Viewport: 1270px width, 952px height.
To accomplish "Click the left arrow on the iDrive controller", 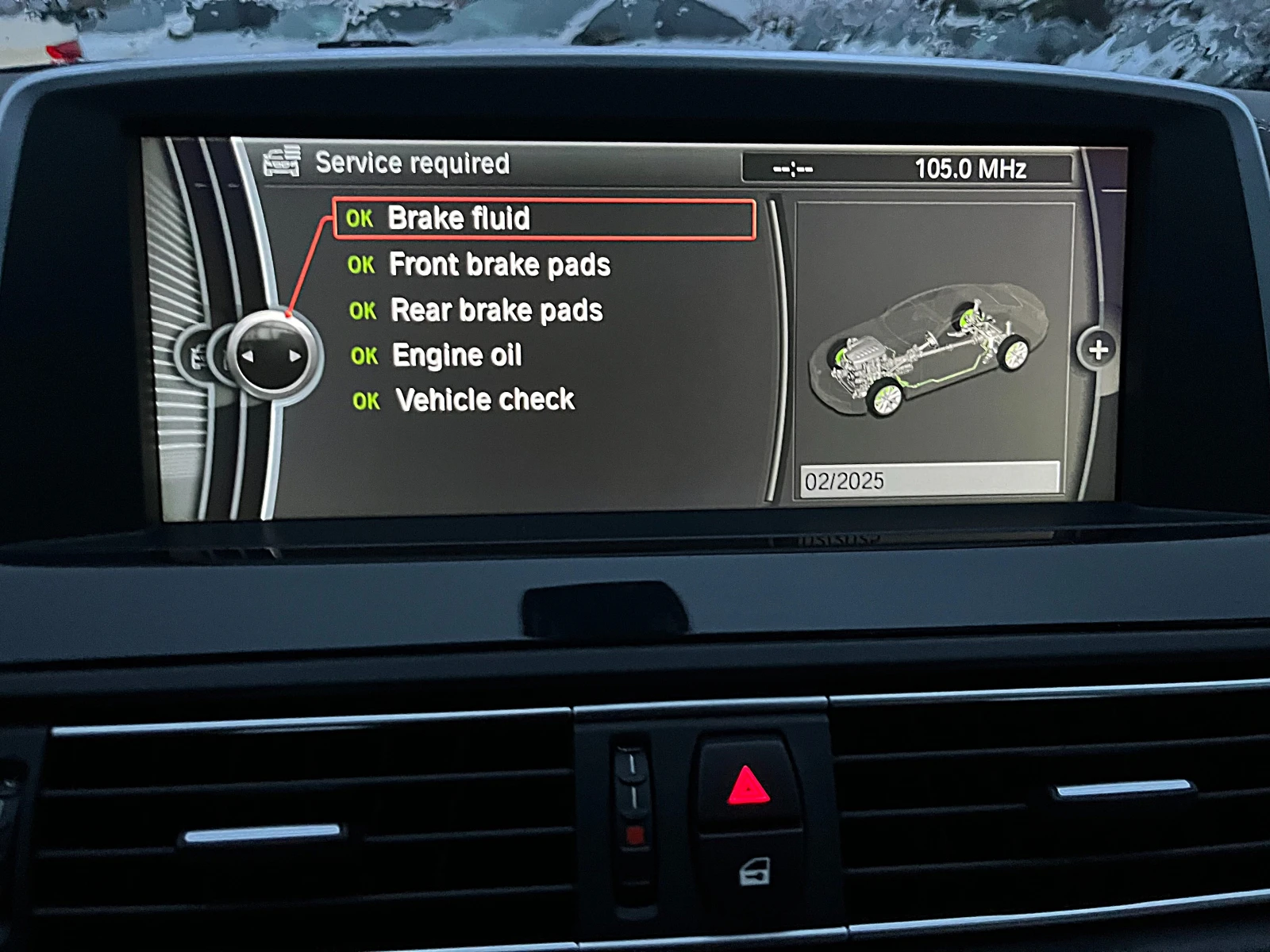I will [248, 355].
